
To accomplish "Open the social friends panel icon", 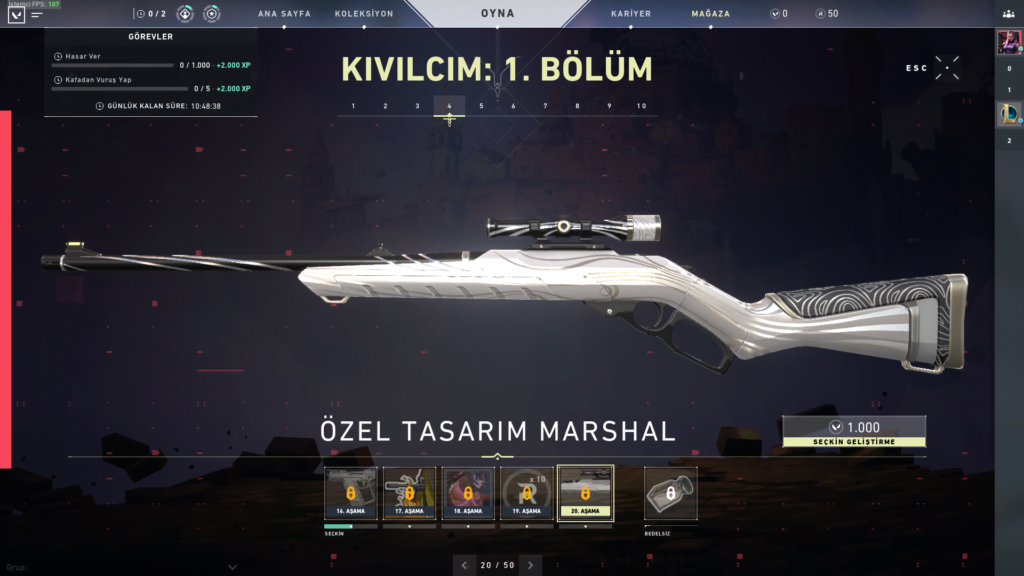I will (1008, 14).
